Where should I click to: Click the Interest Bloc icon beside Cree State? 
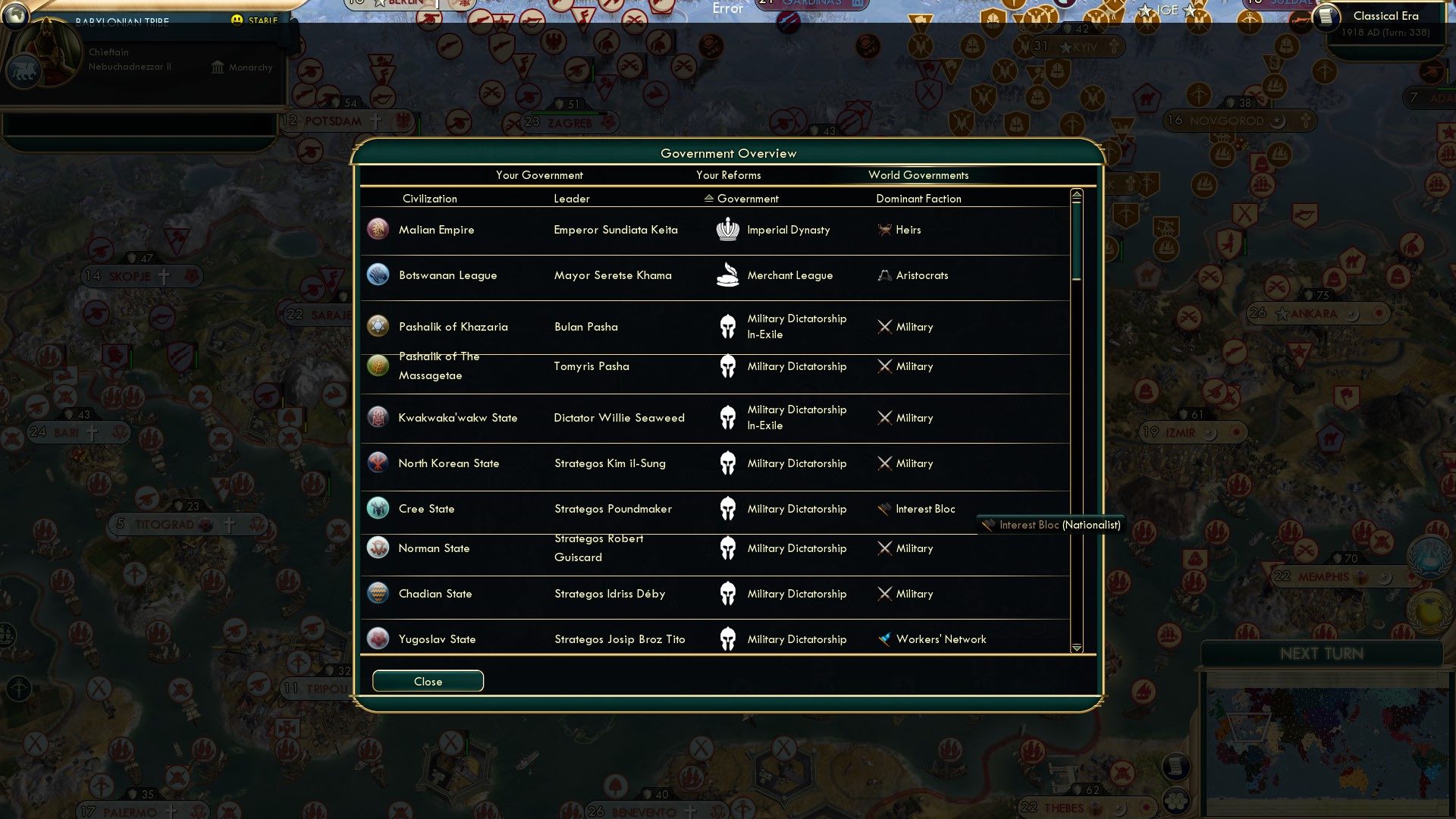coord(884,509)
